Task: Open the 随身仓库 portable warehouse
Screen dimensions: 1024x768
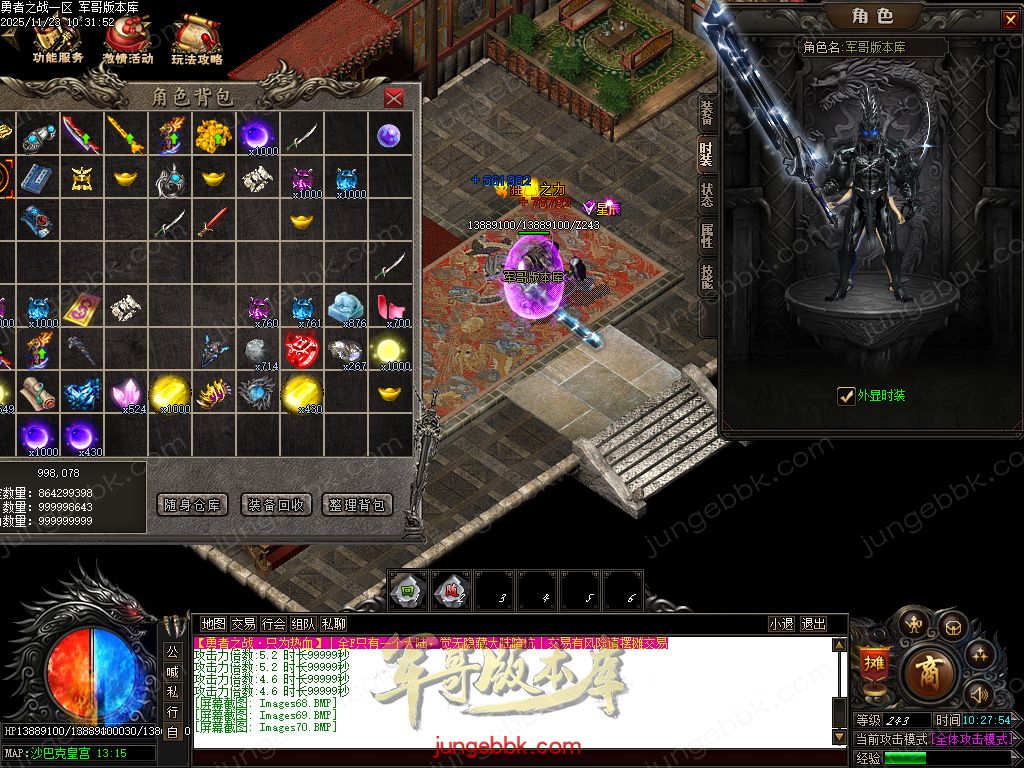Action: click(193, 505)
